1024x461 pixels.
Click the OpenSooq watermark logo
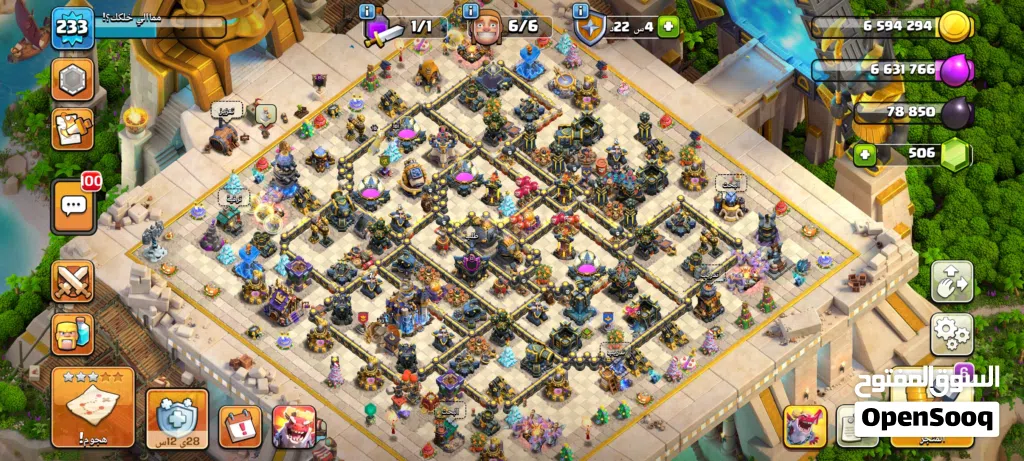pos(926,416)
